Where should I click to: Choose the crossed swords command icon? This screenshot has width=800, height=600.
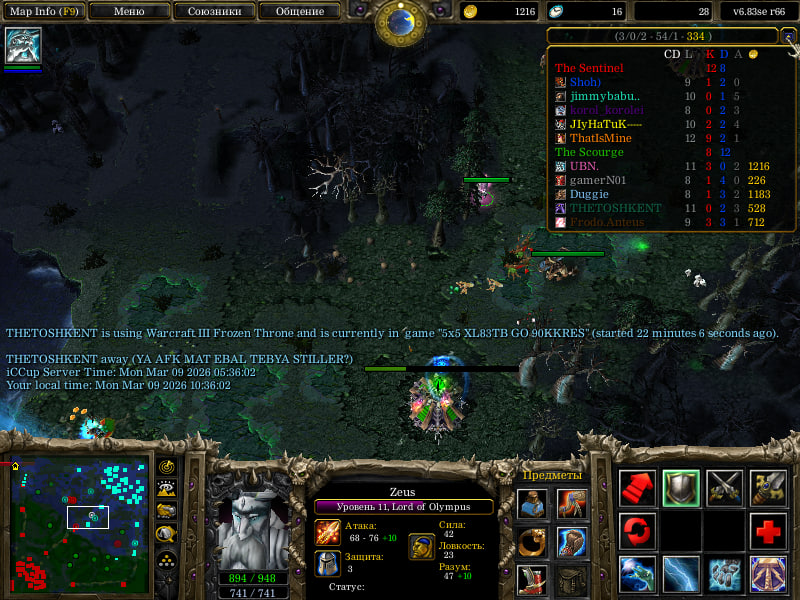click(x=725, y=487)
